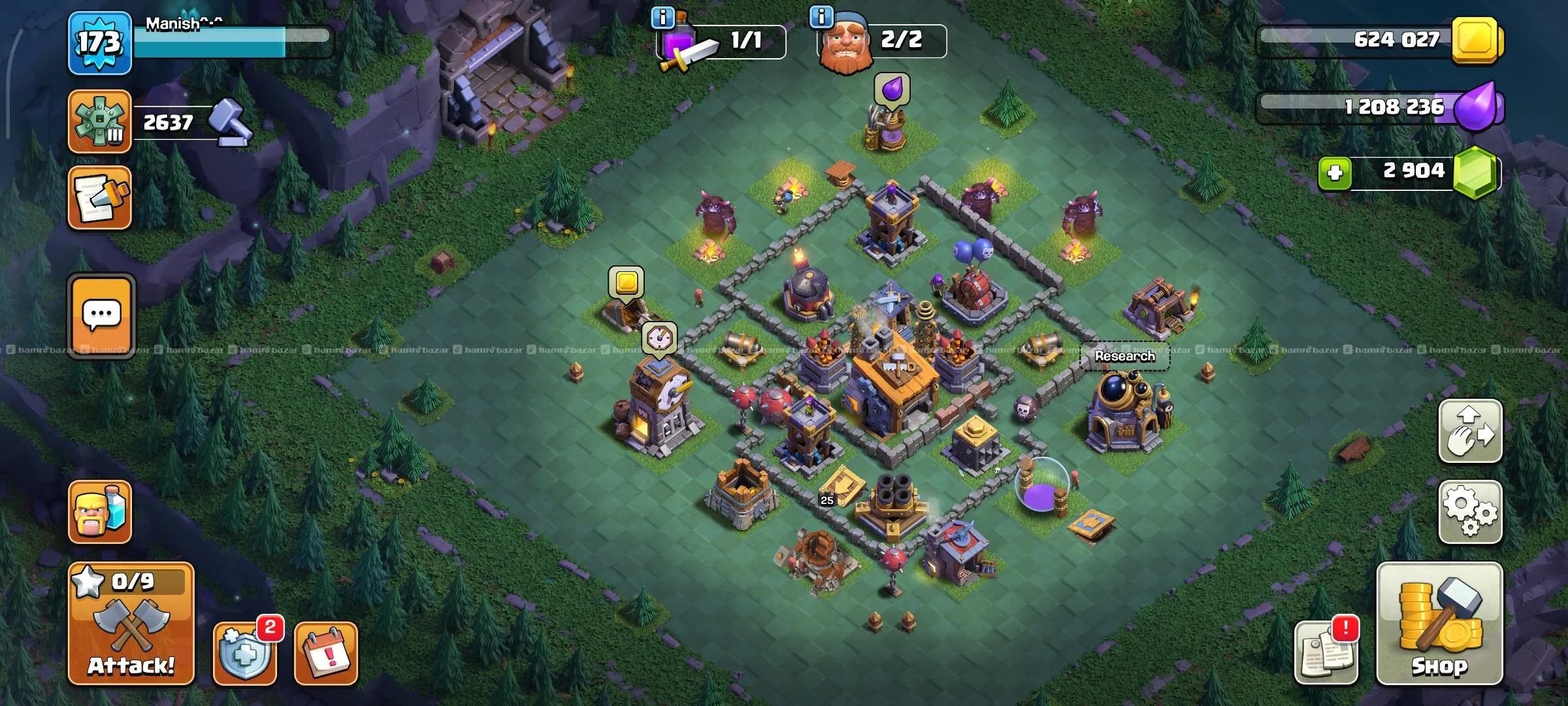Open the news papers with alert badge
This screenshot has height=706, width=1568.
click(x=1325, y=653)
